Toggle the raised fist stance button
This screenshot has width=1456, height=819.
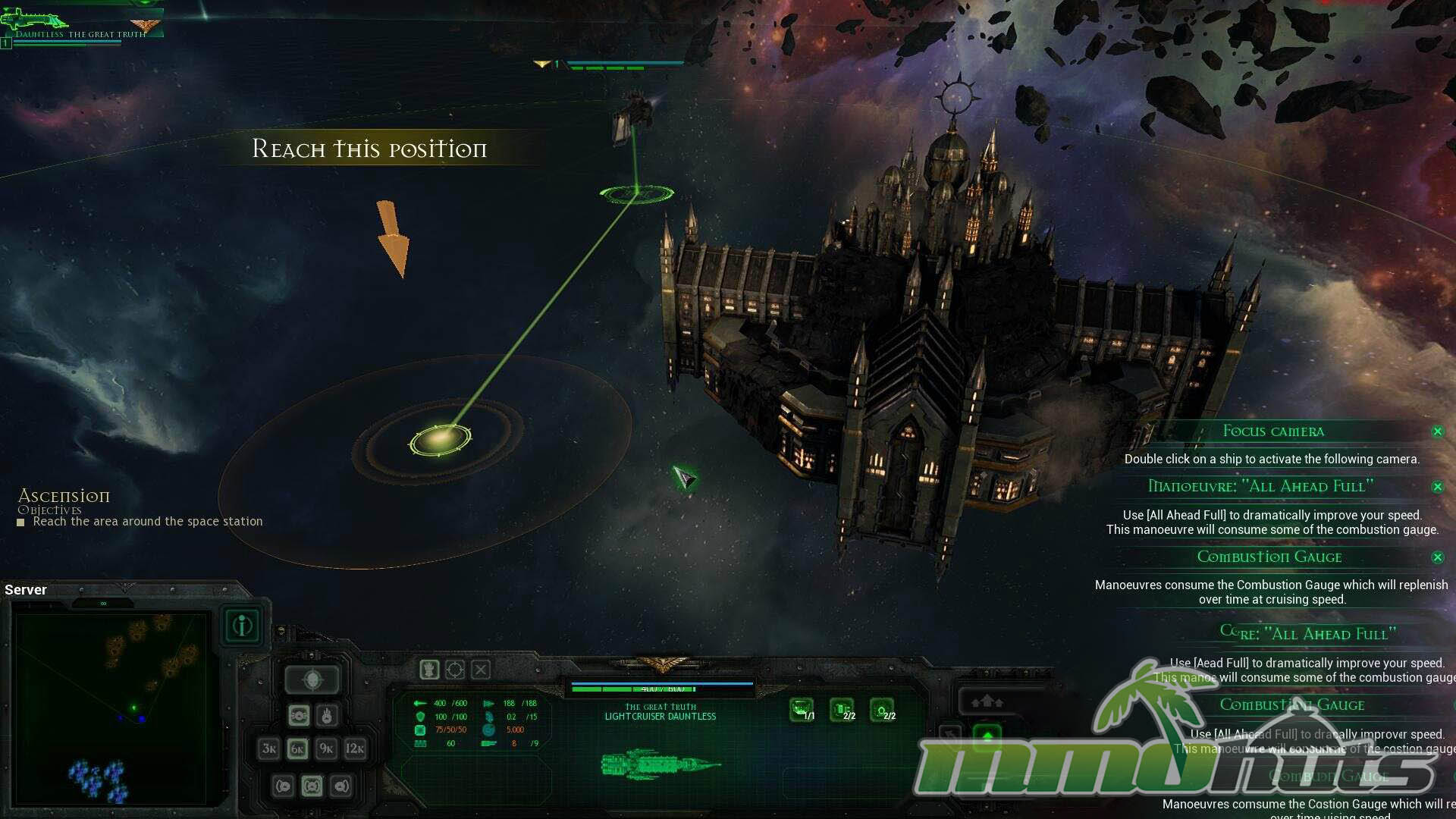tap(327, 715)
